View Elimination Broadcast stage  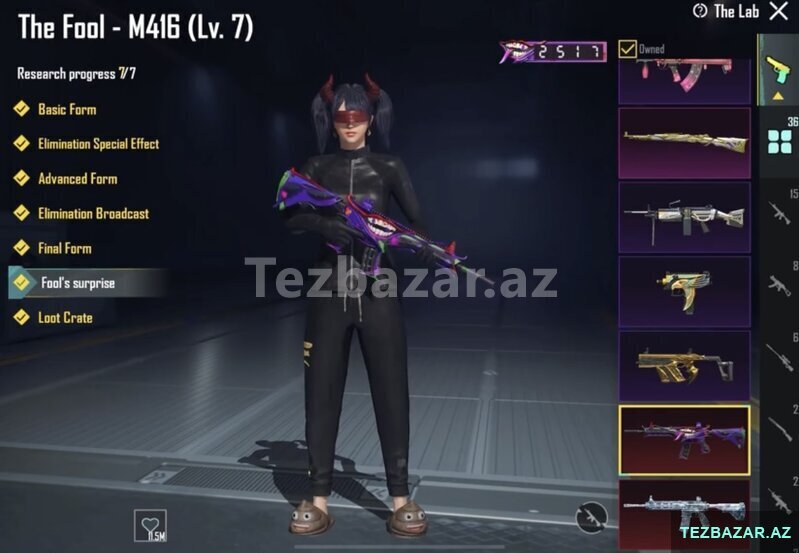[x=93, y=213]
